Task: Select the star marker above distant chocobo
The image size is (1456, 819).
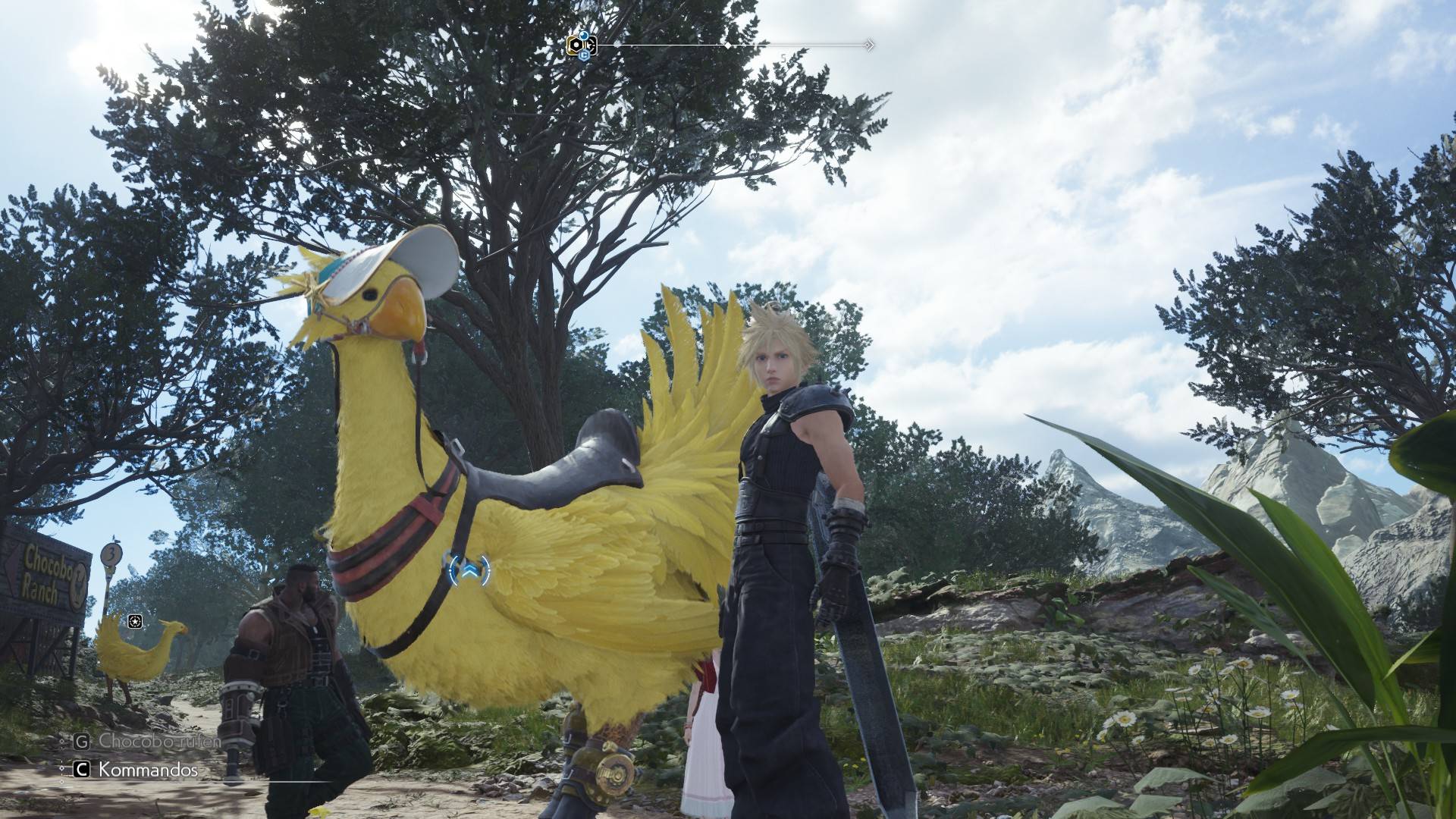Action: [135, 622]
